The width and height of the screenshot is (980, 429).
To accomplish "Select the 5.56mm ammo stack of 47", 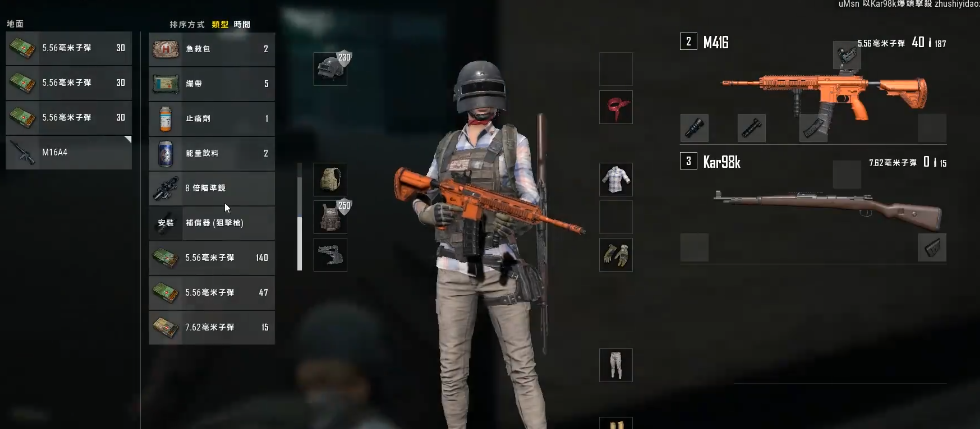I will 211,292.
